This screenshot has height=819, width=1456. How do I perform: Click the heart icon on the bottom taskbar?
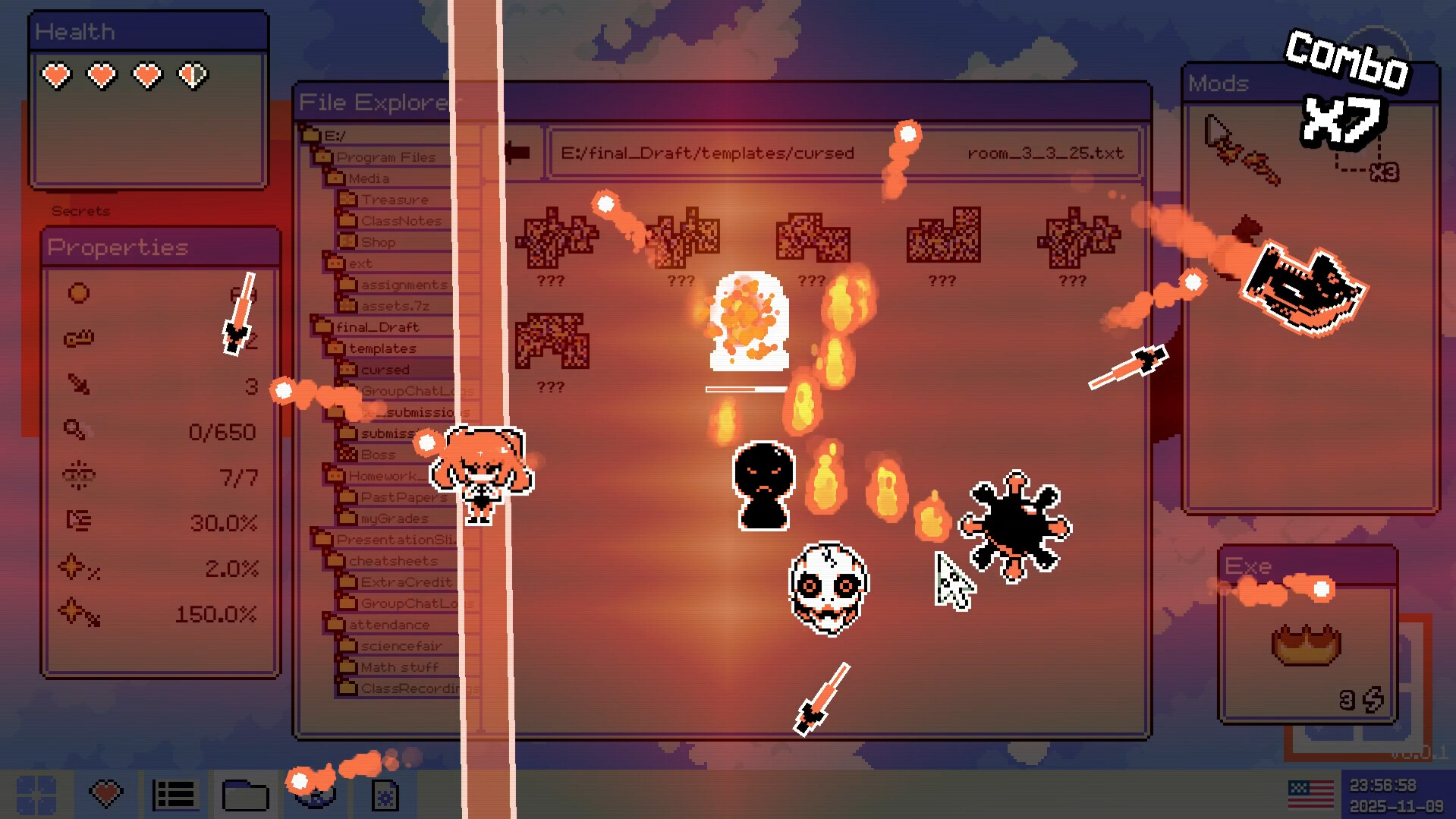105,794
